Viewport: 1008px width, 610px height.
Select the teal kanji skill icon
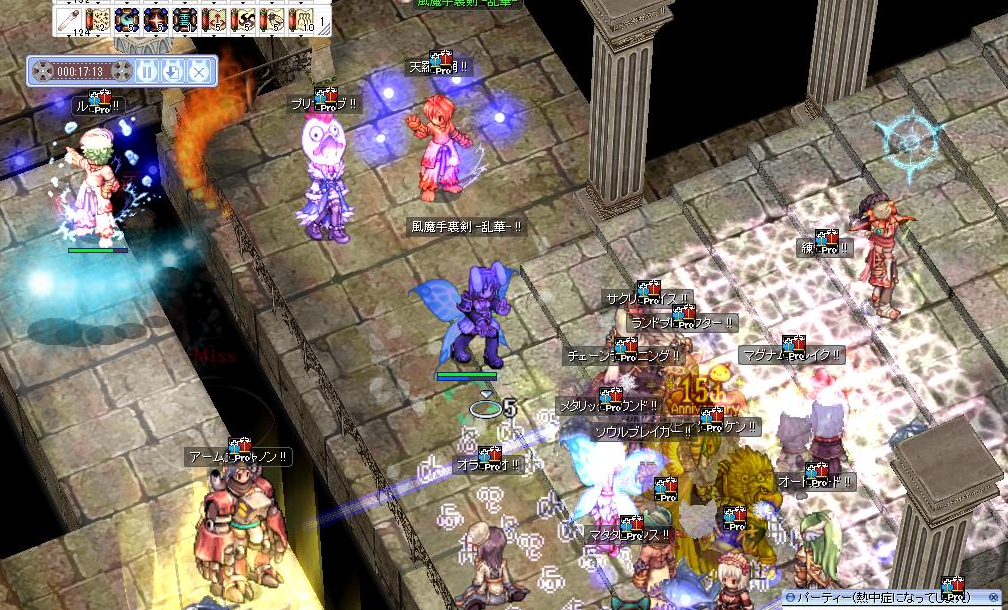(x=185, y=19)
